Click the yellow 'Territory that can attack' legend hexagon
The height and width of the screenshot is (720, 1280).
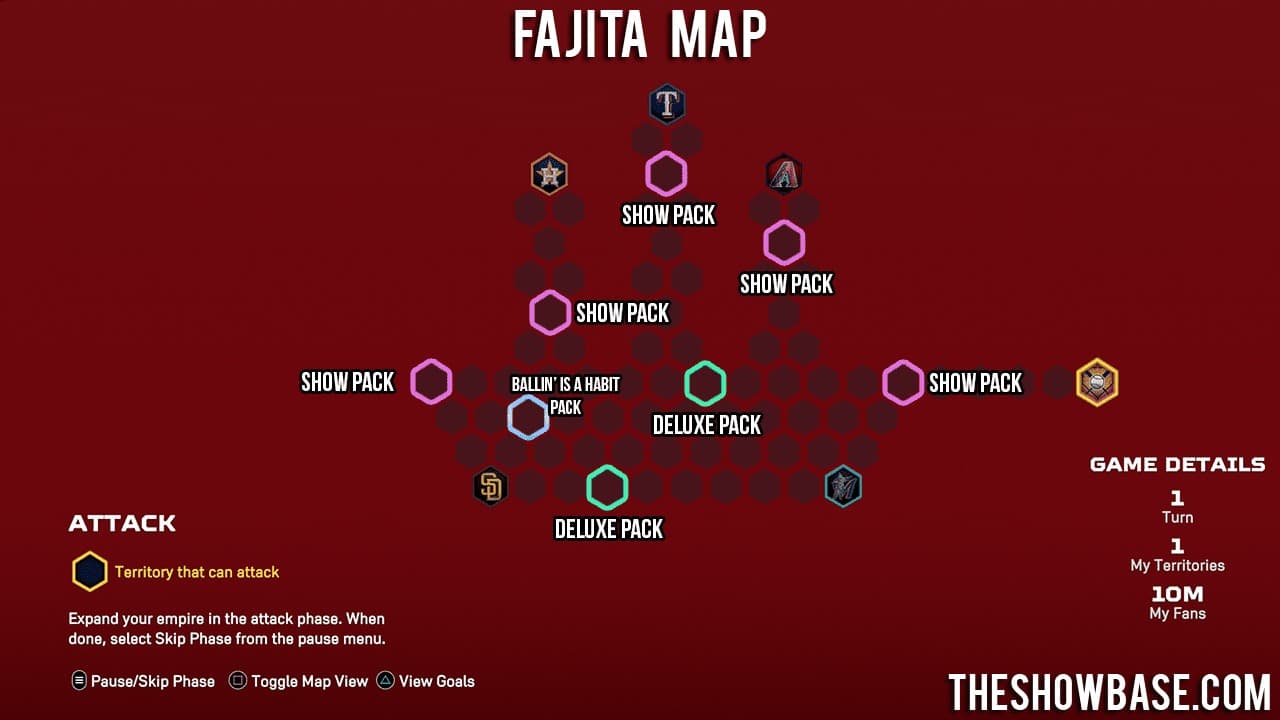point(89,571)
